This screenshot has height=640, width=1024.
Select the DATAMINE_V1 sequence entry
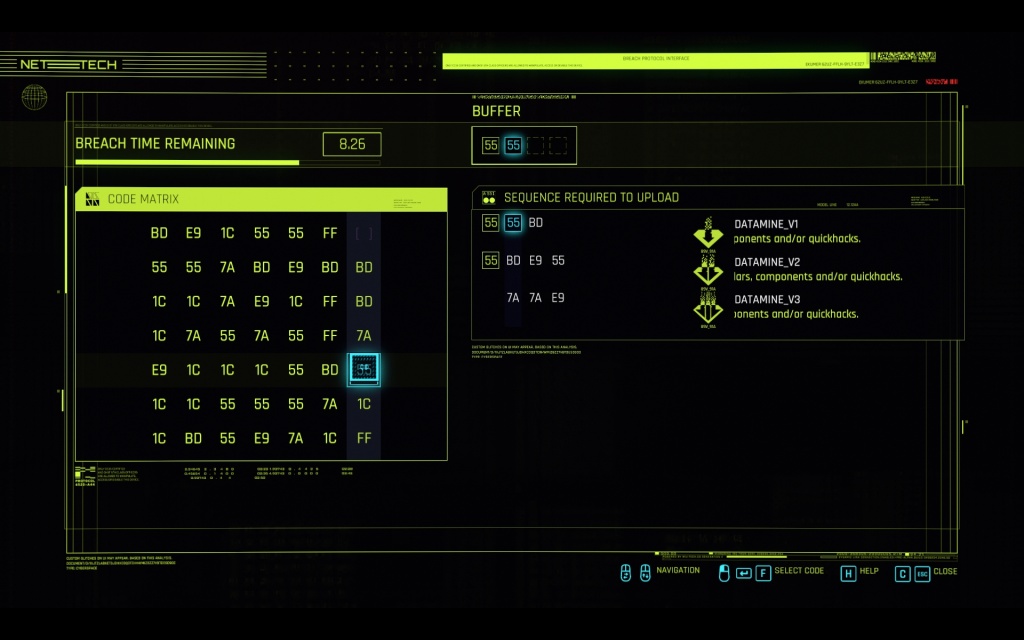click(x=766, y=224)
